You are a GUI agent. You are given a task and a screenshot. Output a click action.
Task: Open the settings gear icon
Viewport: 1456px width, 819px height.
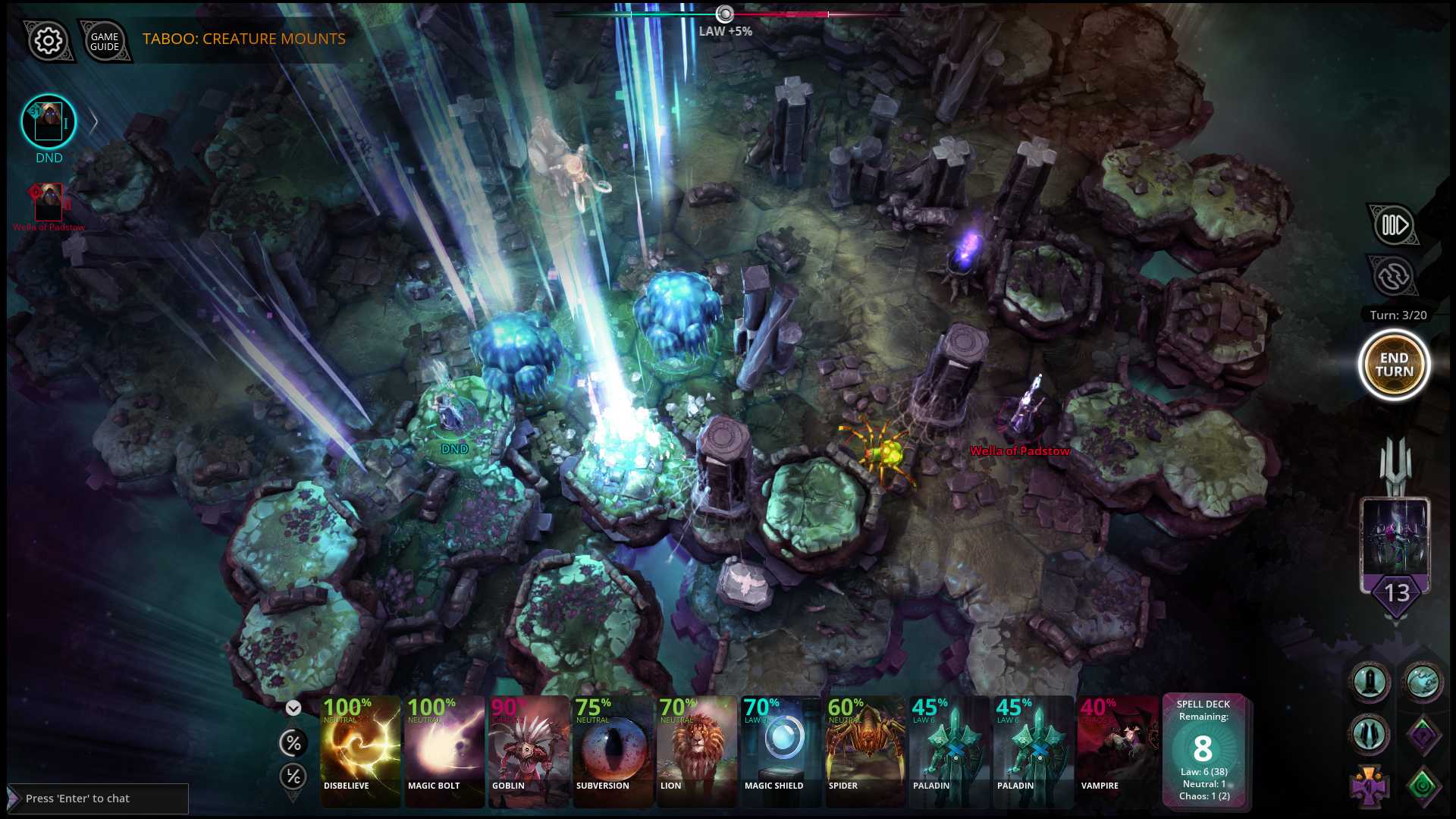coord(47,42)
